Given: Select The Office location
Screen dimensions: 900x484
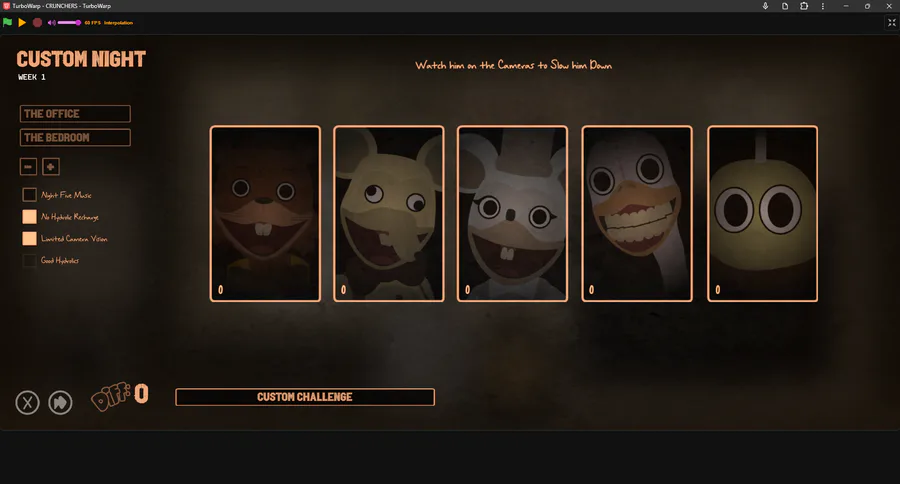Looking at the screenshot, I should click(x=76, y=114).
